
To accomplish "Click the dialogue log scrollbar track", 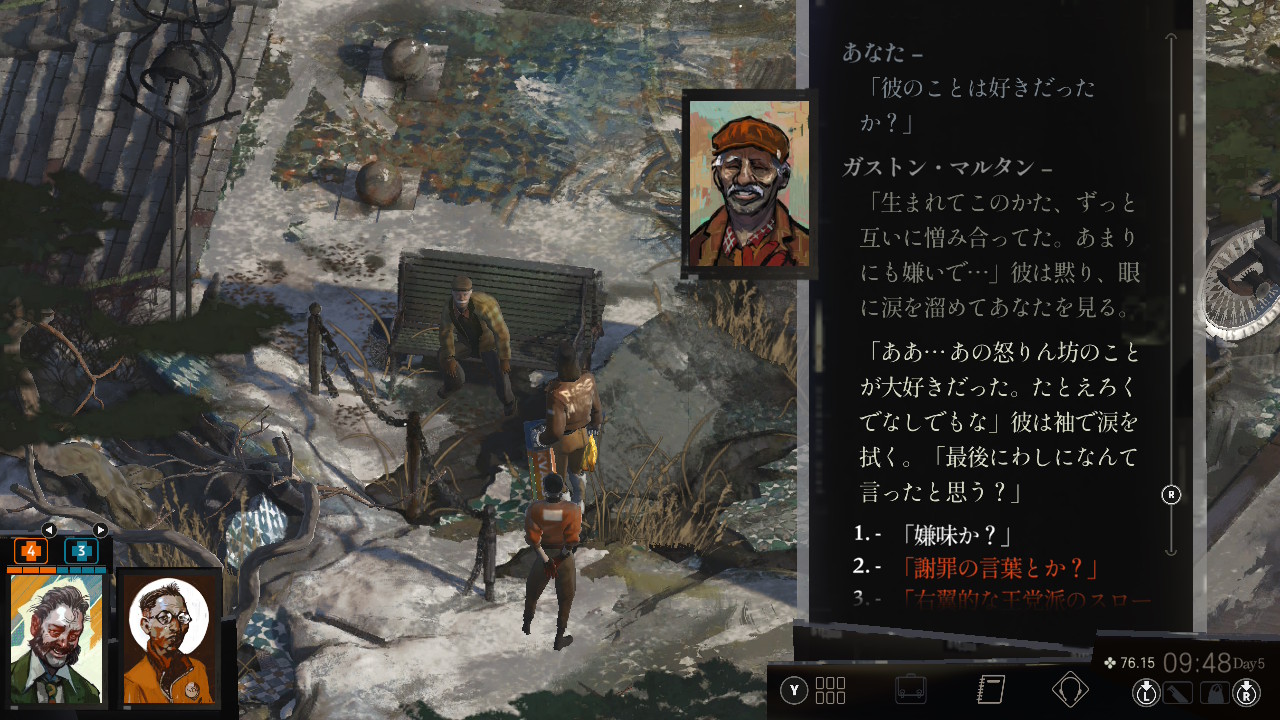I will [x=1171, y=300].
